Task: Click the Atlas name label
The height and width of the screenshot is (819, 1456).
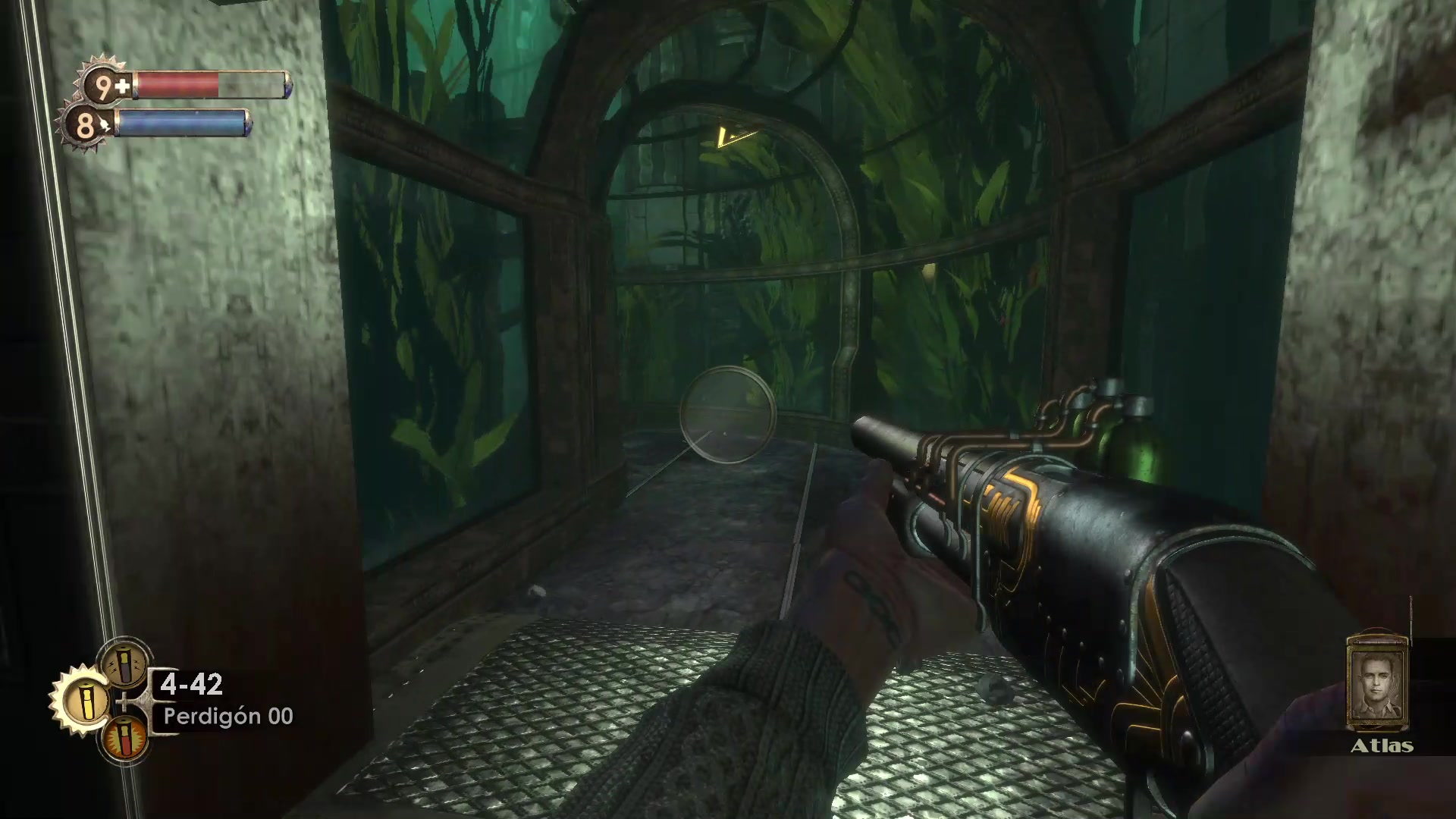Action: pos(1382,747)
